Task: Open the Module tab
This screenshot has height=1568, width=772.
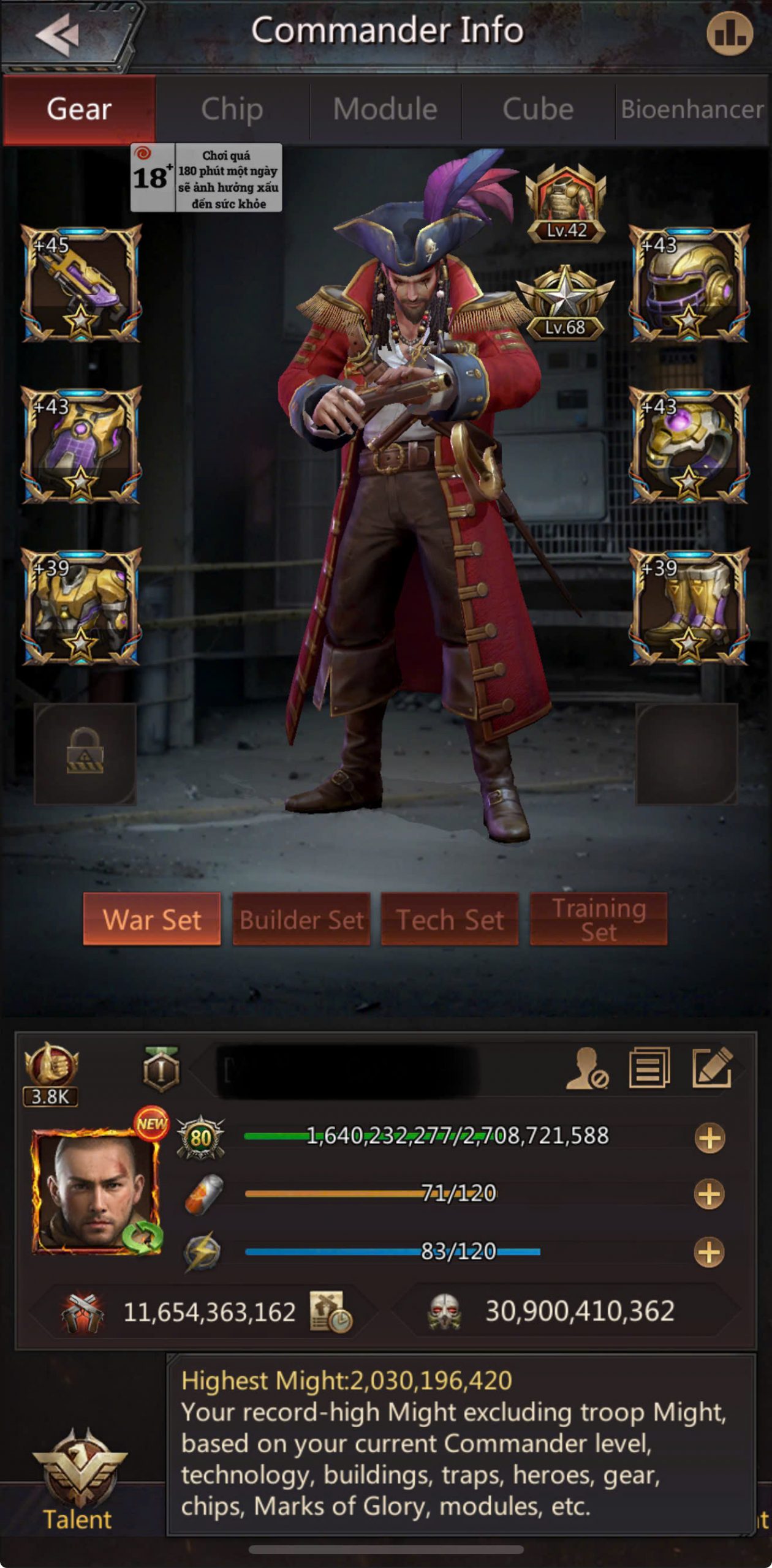Action: pyautogui.click(x=385, y=110)
